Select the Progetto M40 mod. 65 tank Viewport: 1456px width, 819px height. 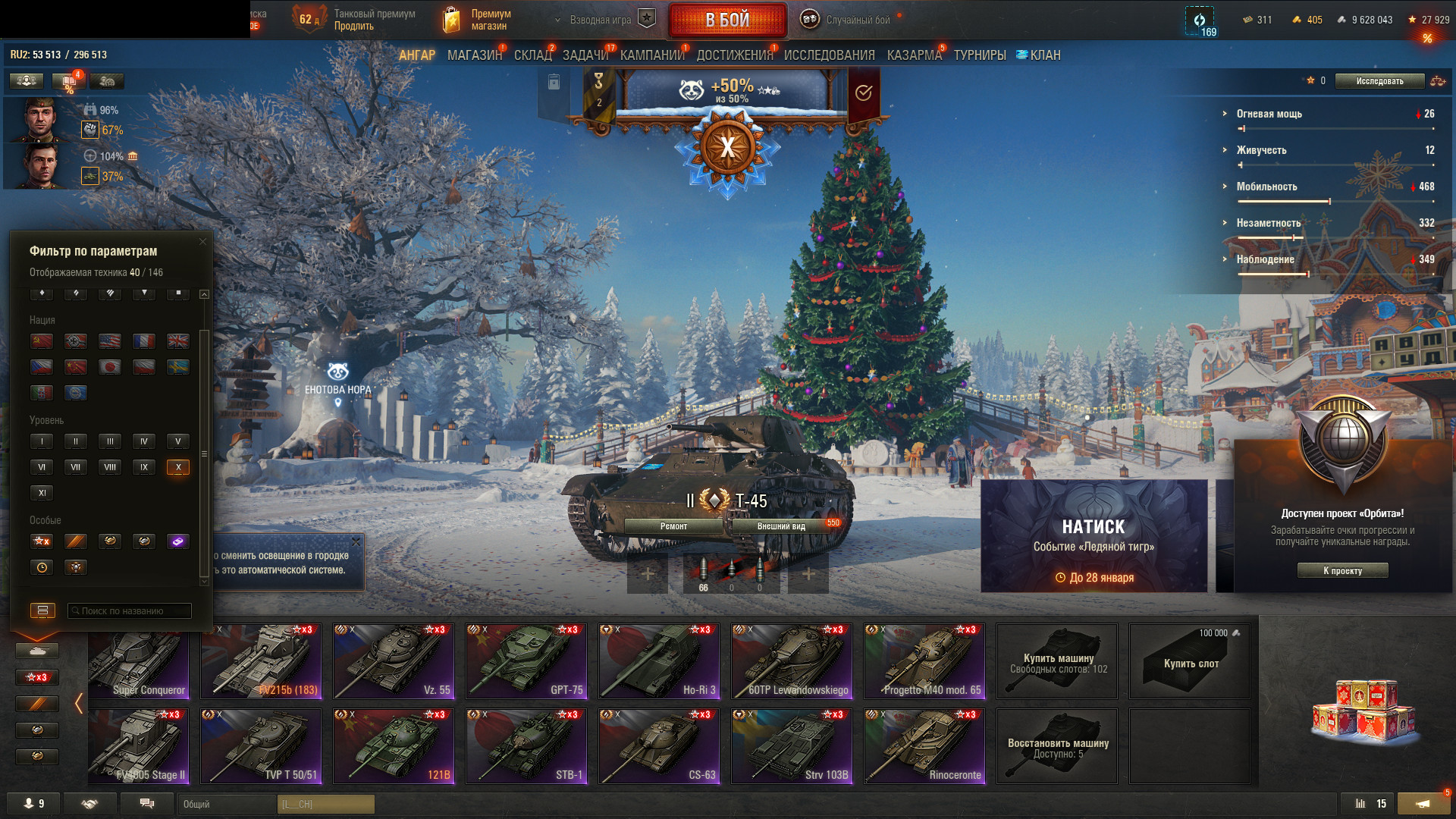pos(924,661)
